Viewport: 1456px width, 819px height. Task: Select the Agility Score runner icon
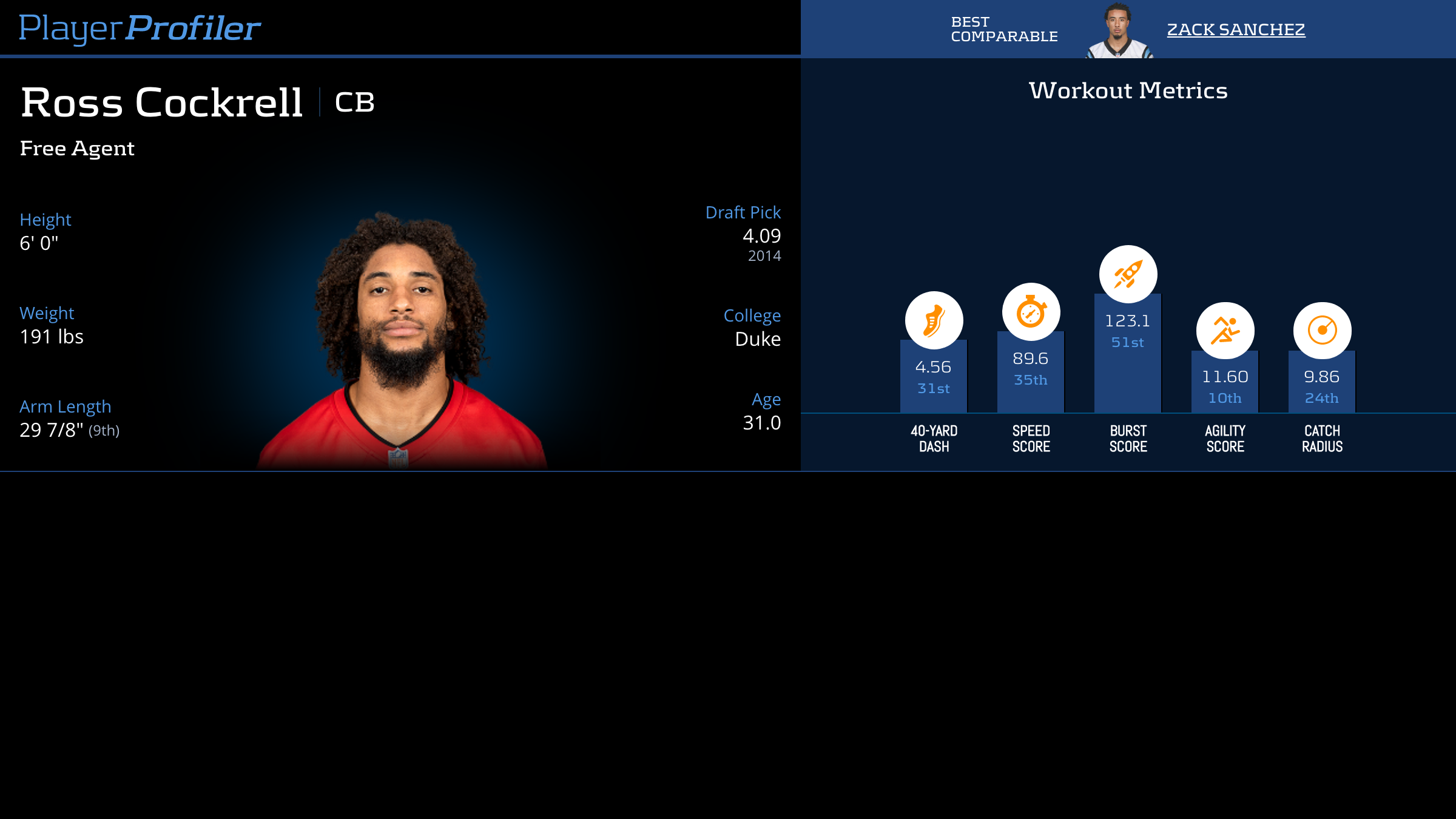pyautogui.click(x=1225, y=331)
